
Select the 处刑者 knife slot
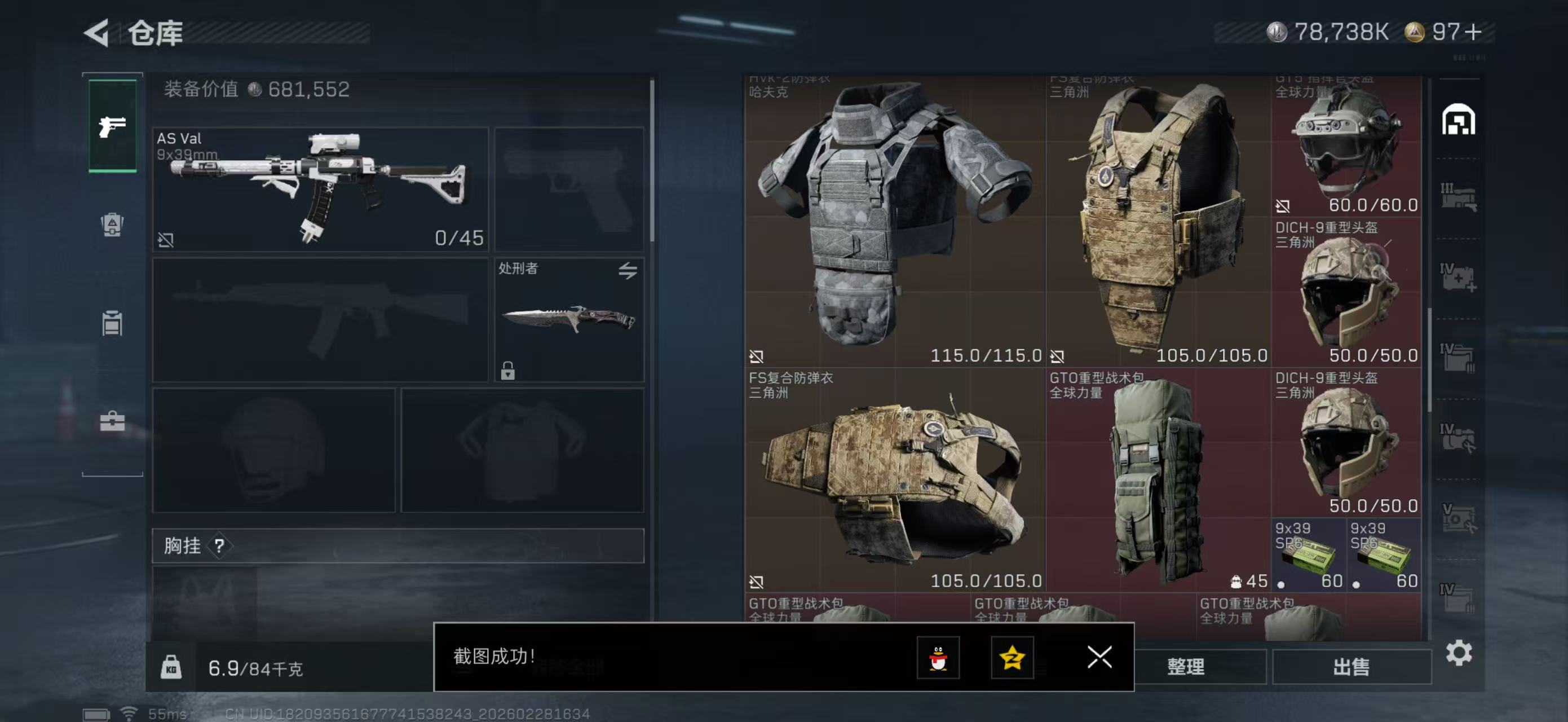pyautogui.click(x=568, y=320)
